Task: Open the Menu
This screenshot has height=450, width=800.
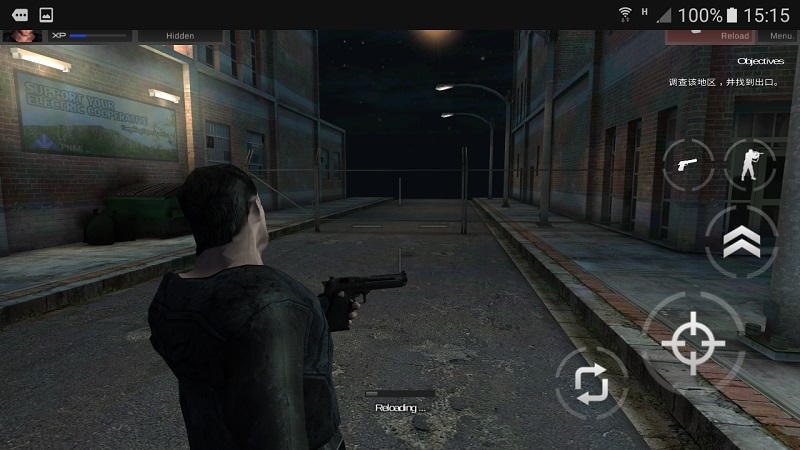Action: [x=781, y=36]
